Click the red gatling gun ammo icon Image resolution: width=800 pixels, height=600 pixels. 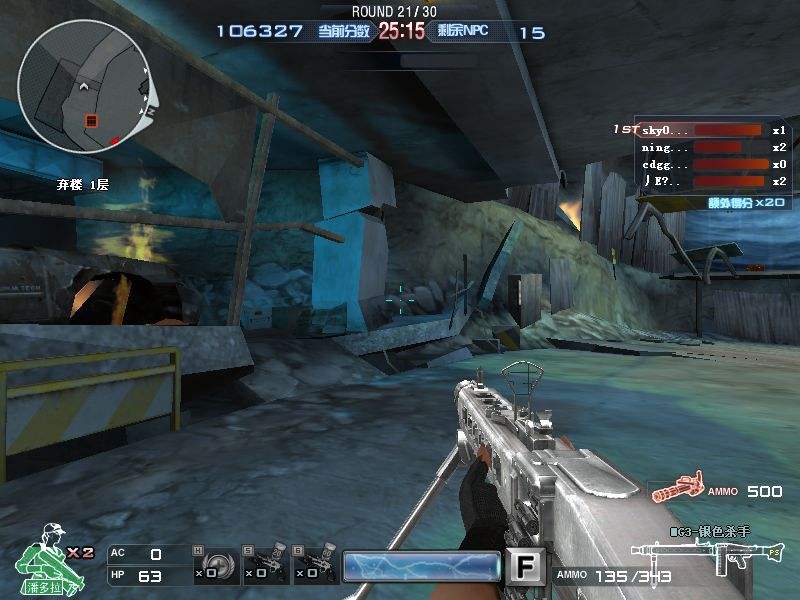(675, 491)
